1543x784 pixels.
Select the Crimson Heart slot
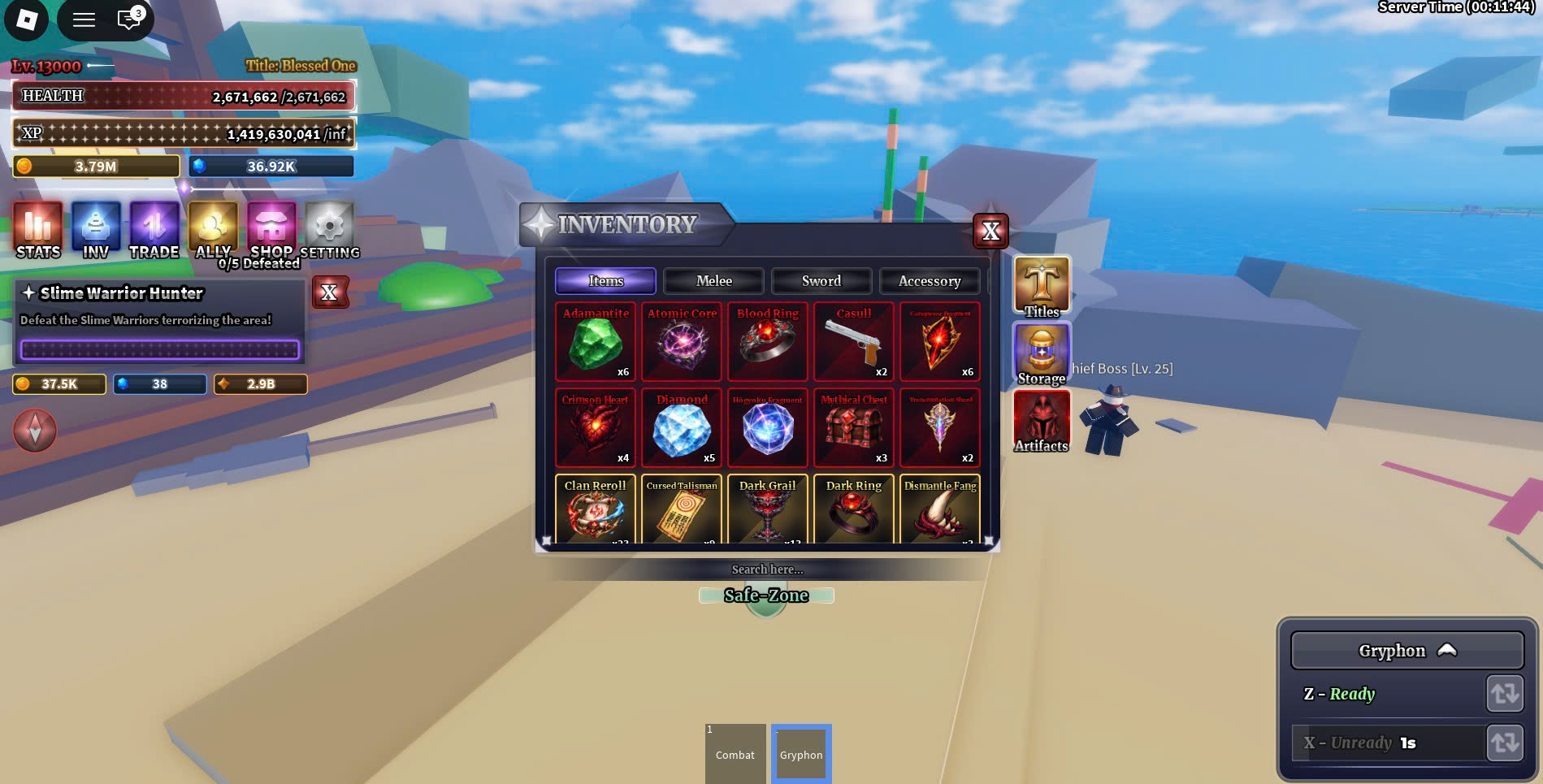point(596,428)
